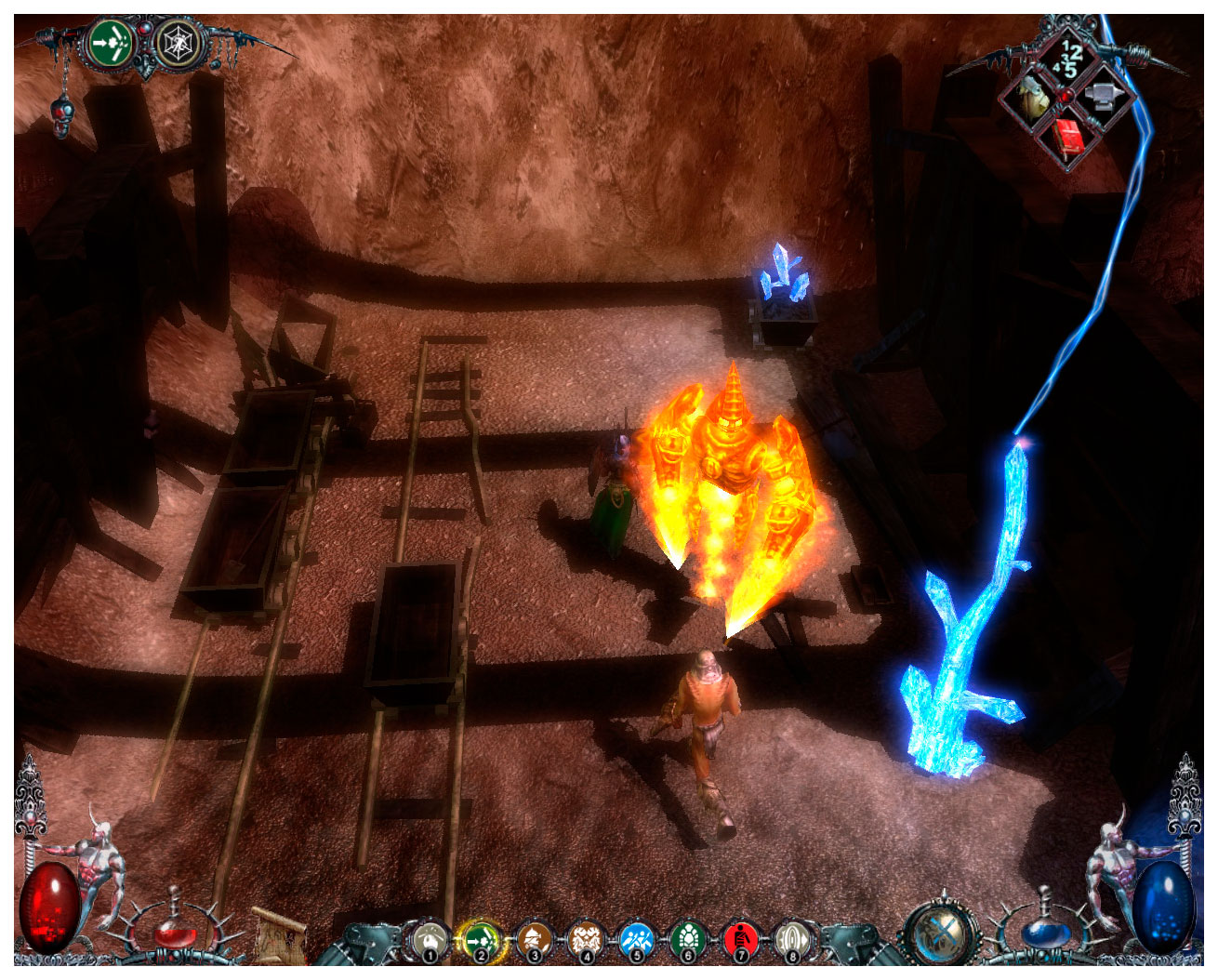This screenshot has height=980, width=1218.
Task: Trigger the green skill in slot 6
Action: pyautogui.click(x=688, y=939)
